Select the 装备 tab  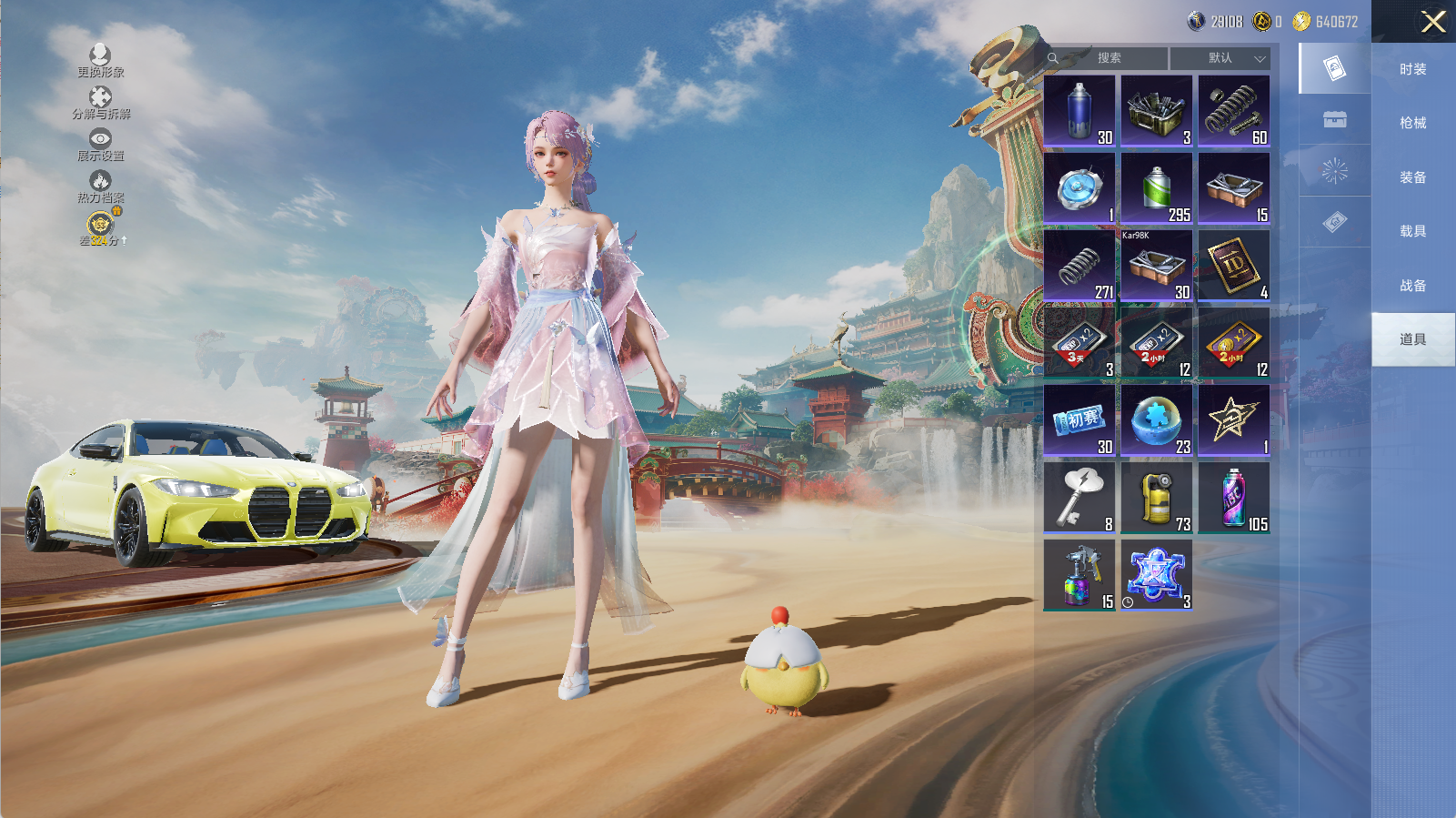click(x=1412, y=177)
